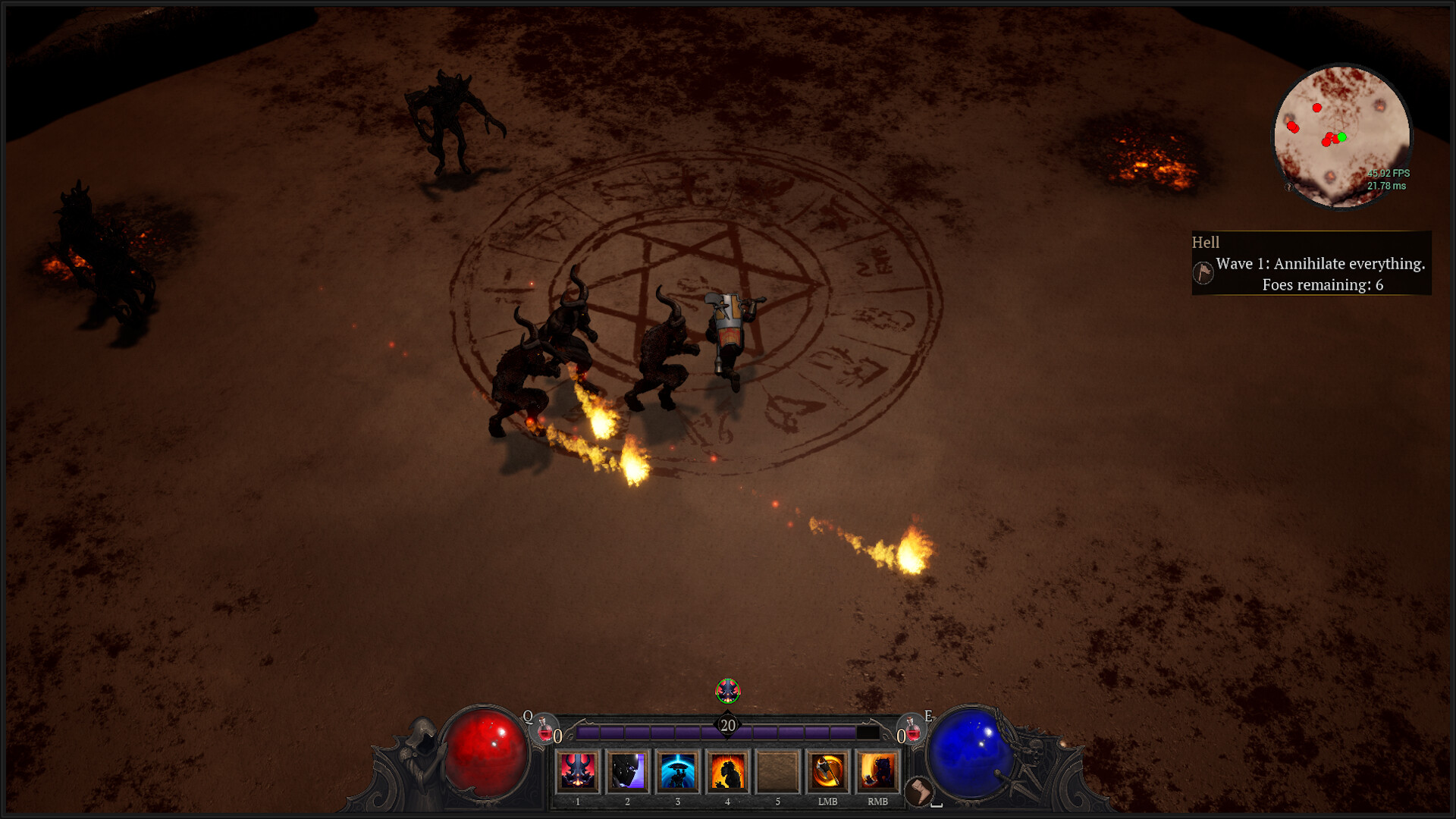Activate the purple armor skill in slot 2

click(x=627, y=772)
